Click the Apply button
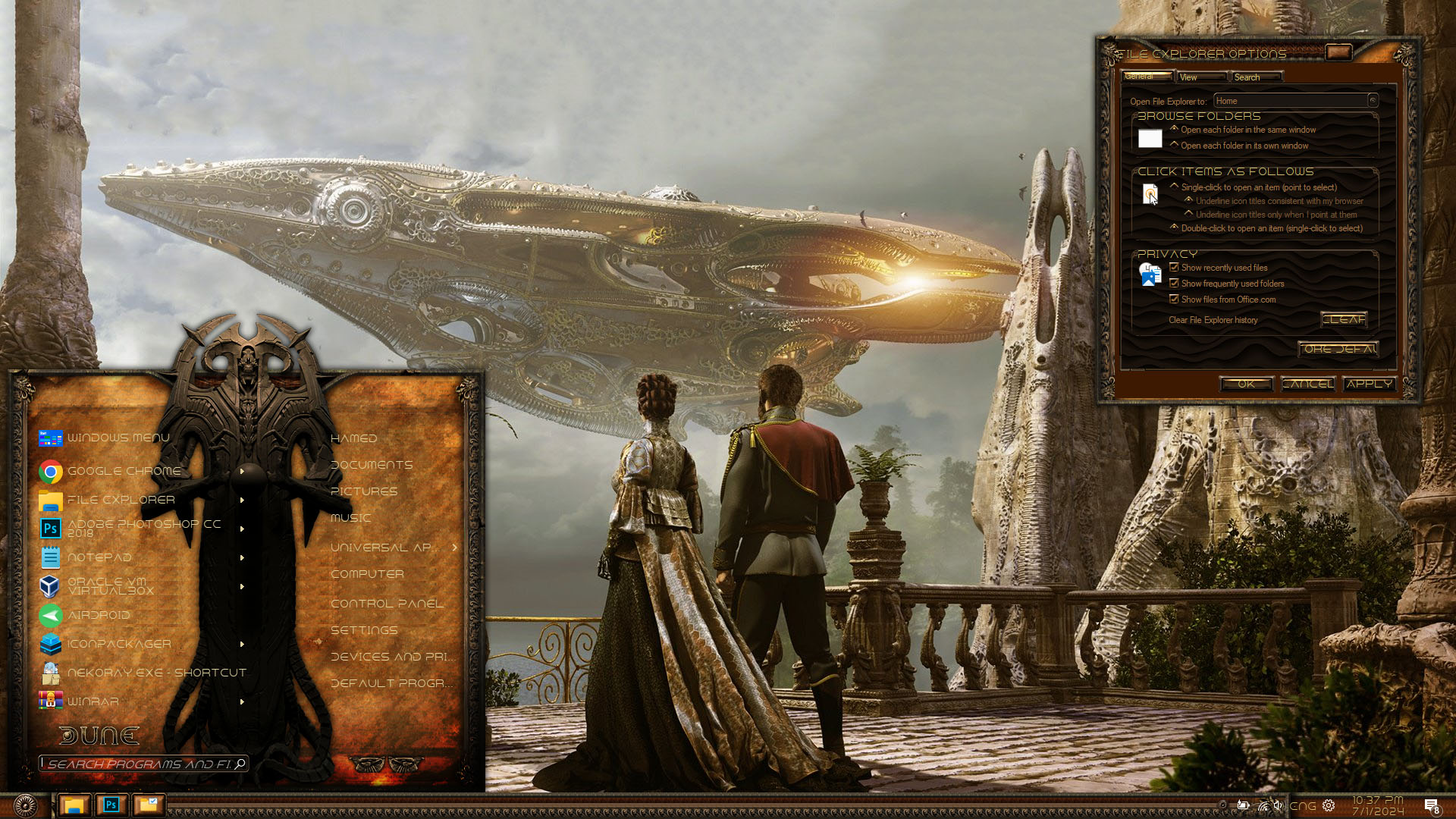 coord(1369,384)
